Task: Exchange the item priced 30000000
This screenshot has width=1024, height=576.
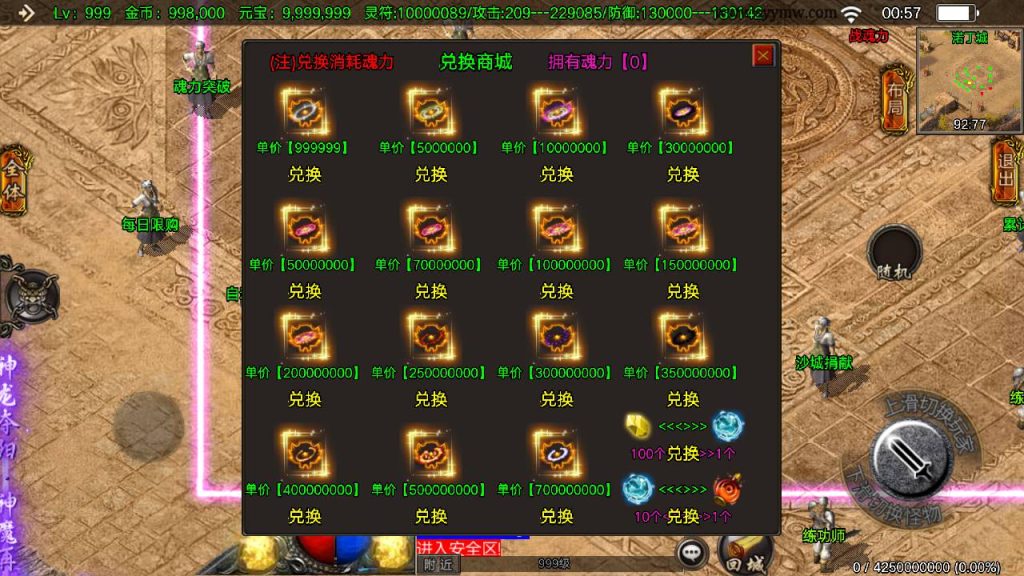Action: click(x=683, y=174)
